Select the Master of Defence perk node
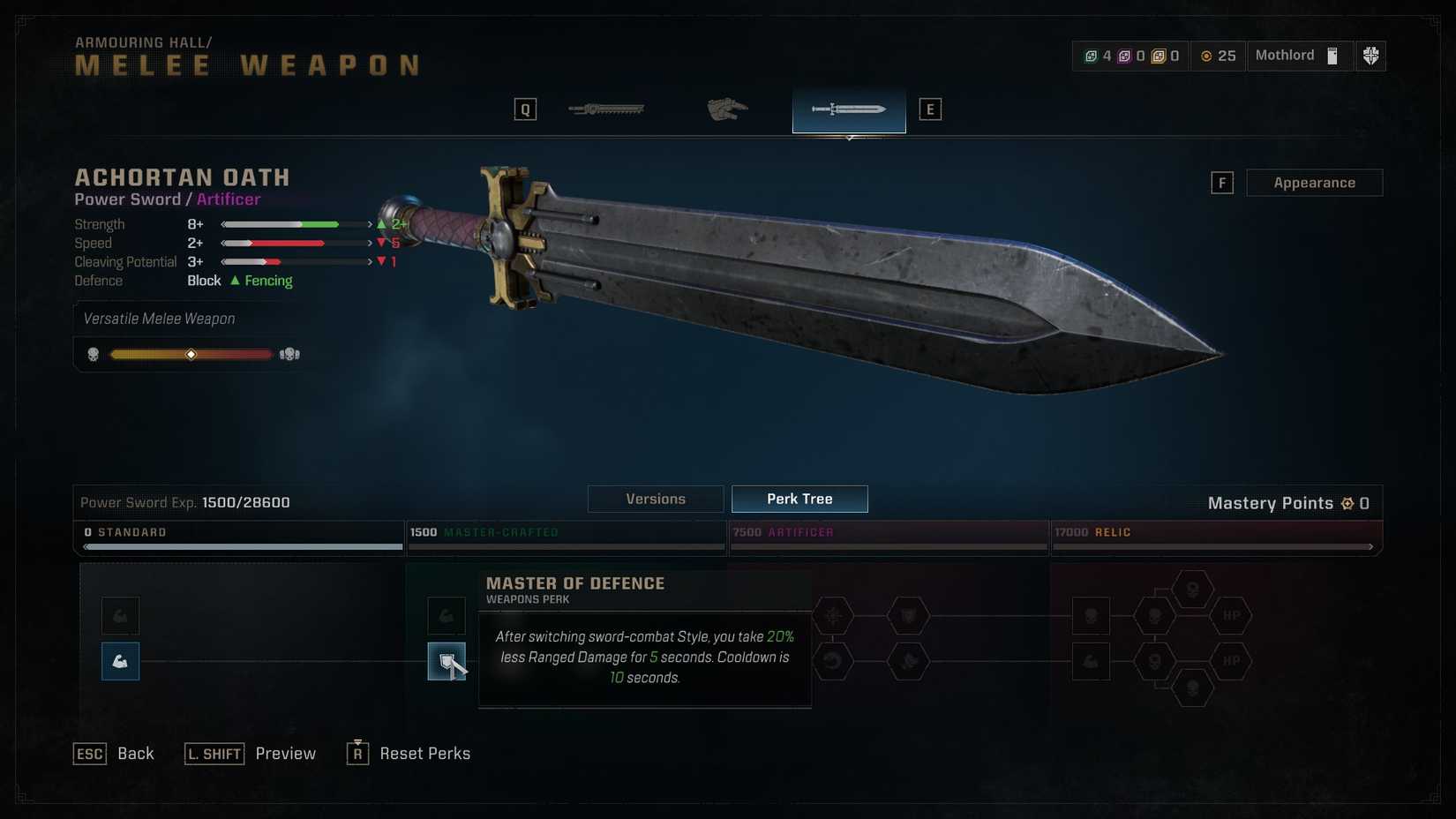This screenshot has height=819, width=1456. (x=447, y=661)
